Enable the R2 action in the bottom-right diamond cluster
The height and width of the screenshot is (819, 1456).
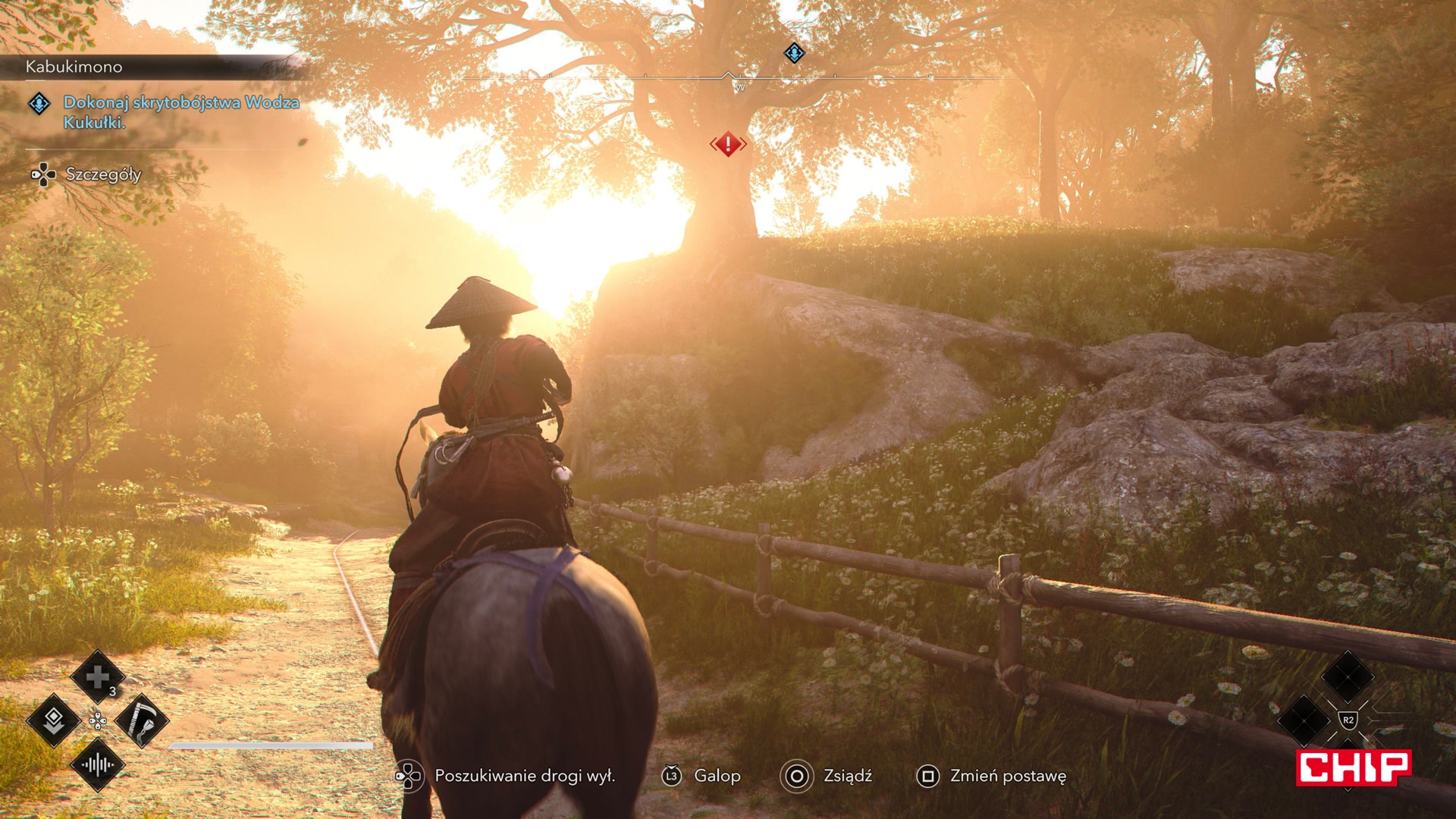pos(1348,718)
